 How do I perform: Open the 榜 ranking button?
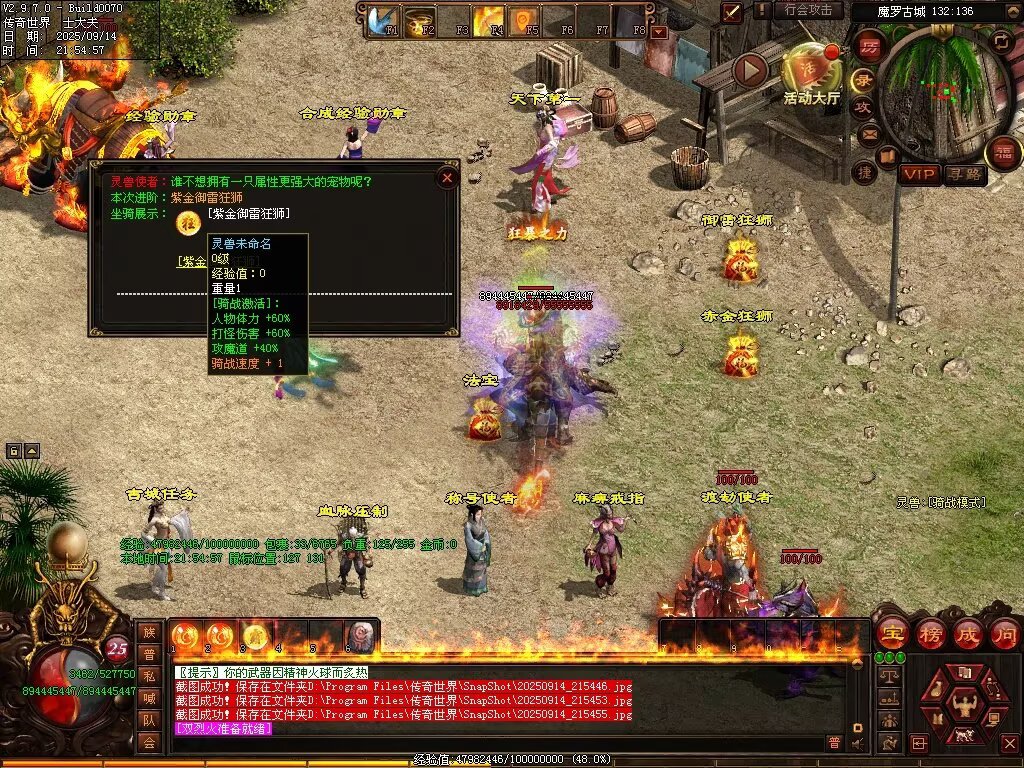929,633
